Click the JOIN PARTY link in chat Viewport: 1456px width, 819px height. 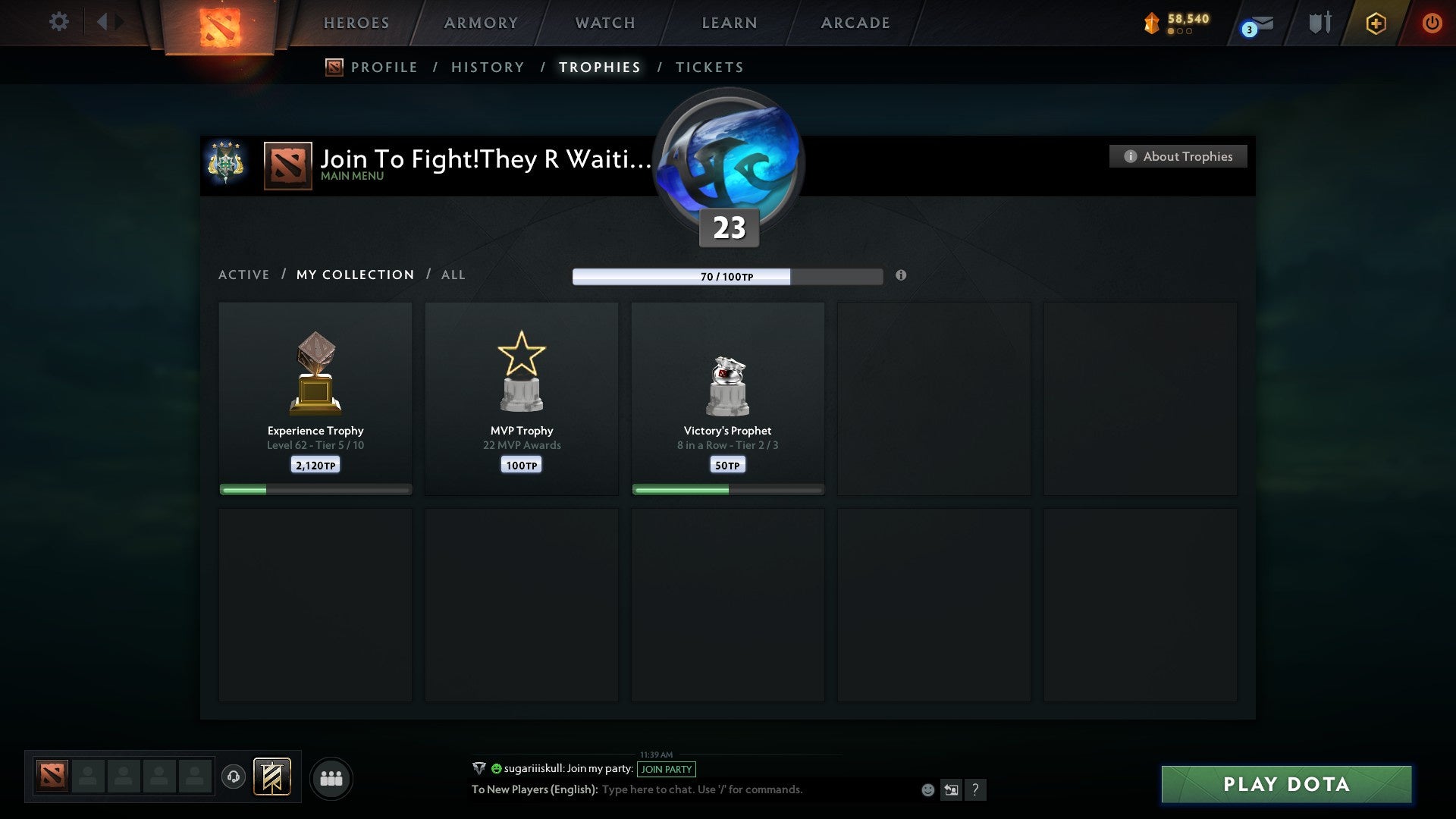[x=665, y=769]
